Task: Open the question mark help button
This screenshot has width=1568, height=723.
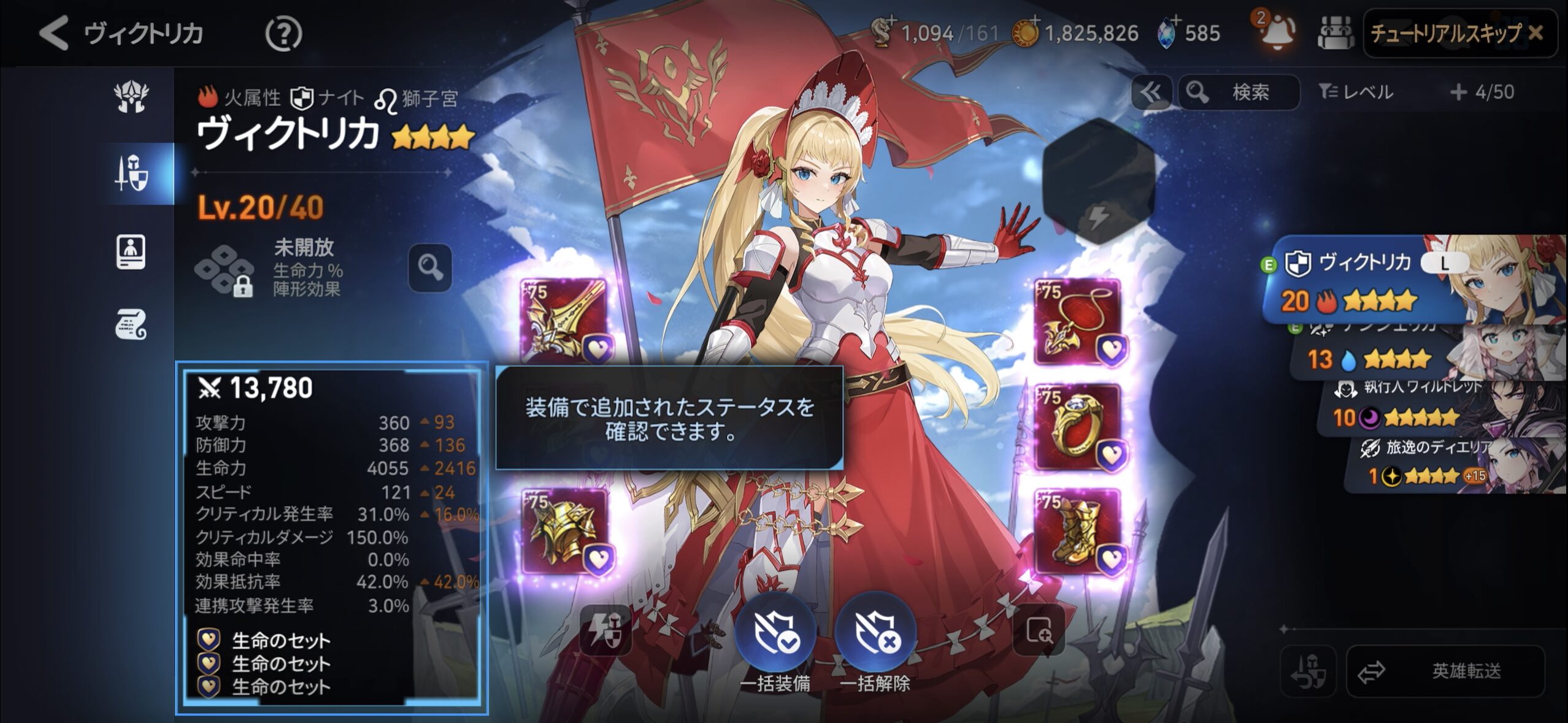Action: coord(283,34)
